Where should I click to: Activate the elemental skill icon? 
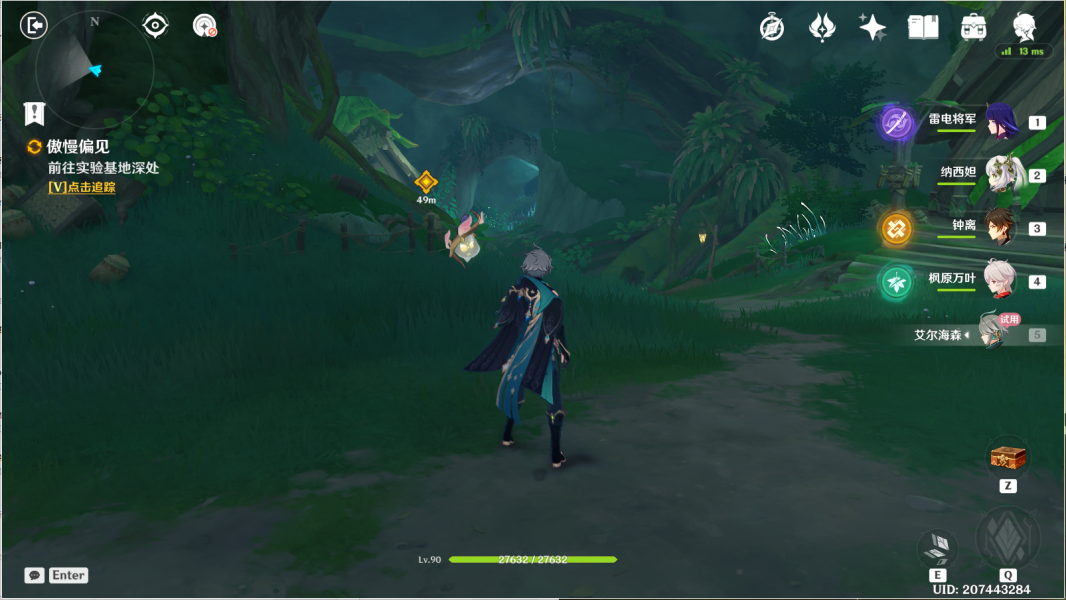[x=937, y=546]
